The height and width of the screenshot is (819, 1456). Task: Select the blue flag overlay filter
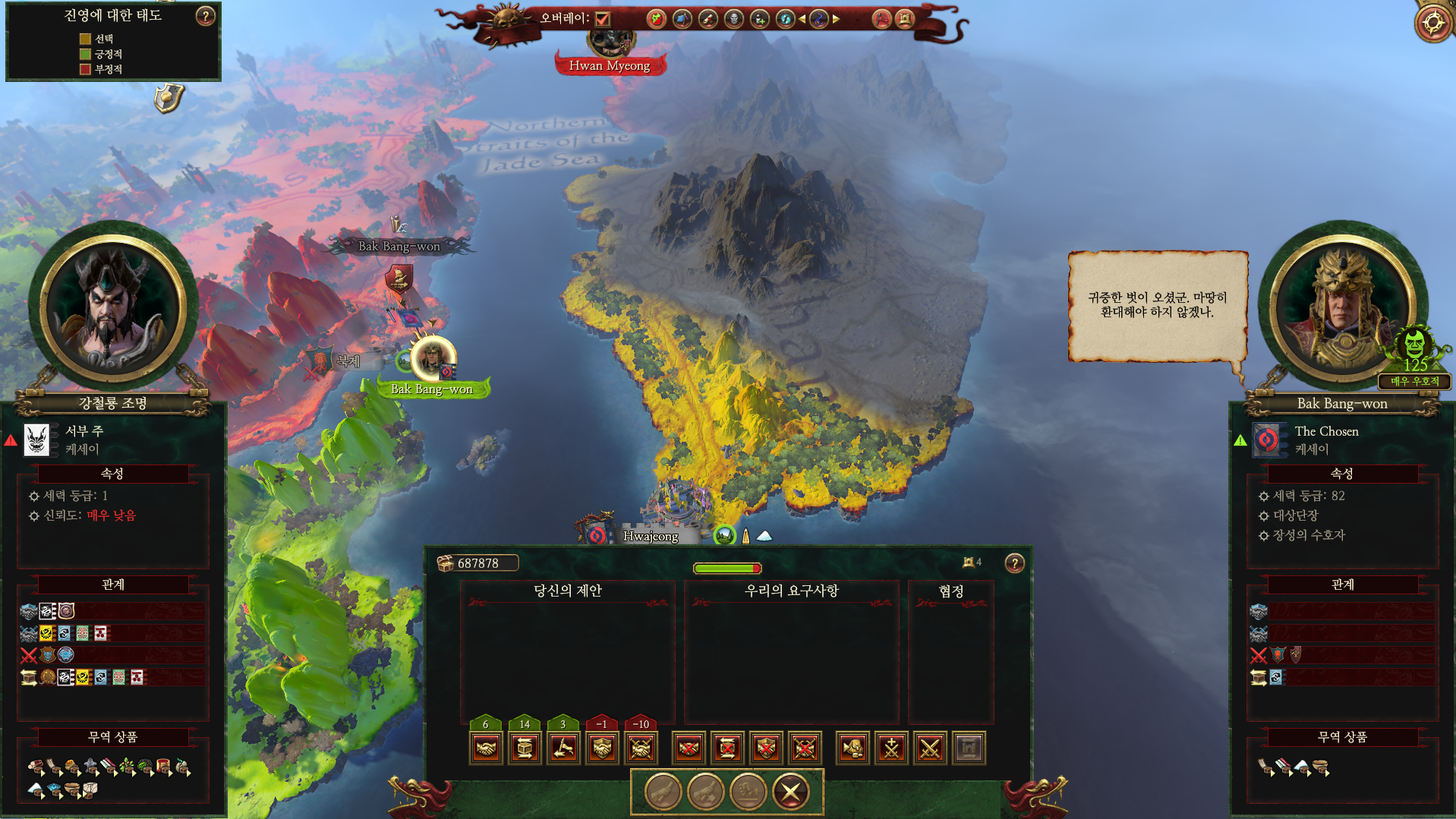click(x=682, y=19)
